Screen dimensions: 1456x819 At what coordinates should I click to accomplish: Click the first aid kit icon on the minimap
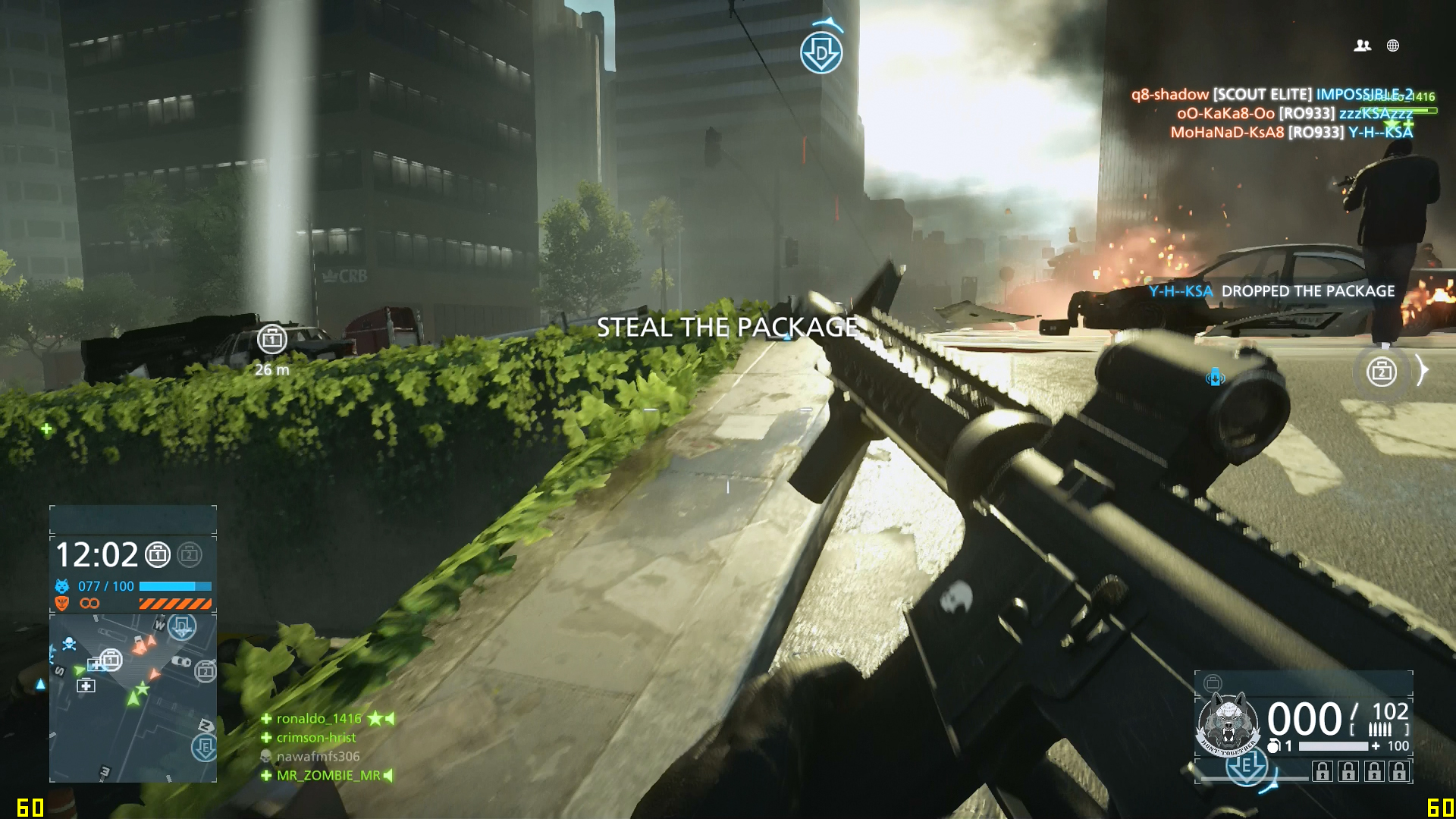[87, 685]
